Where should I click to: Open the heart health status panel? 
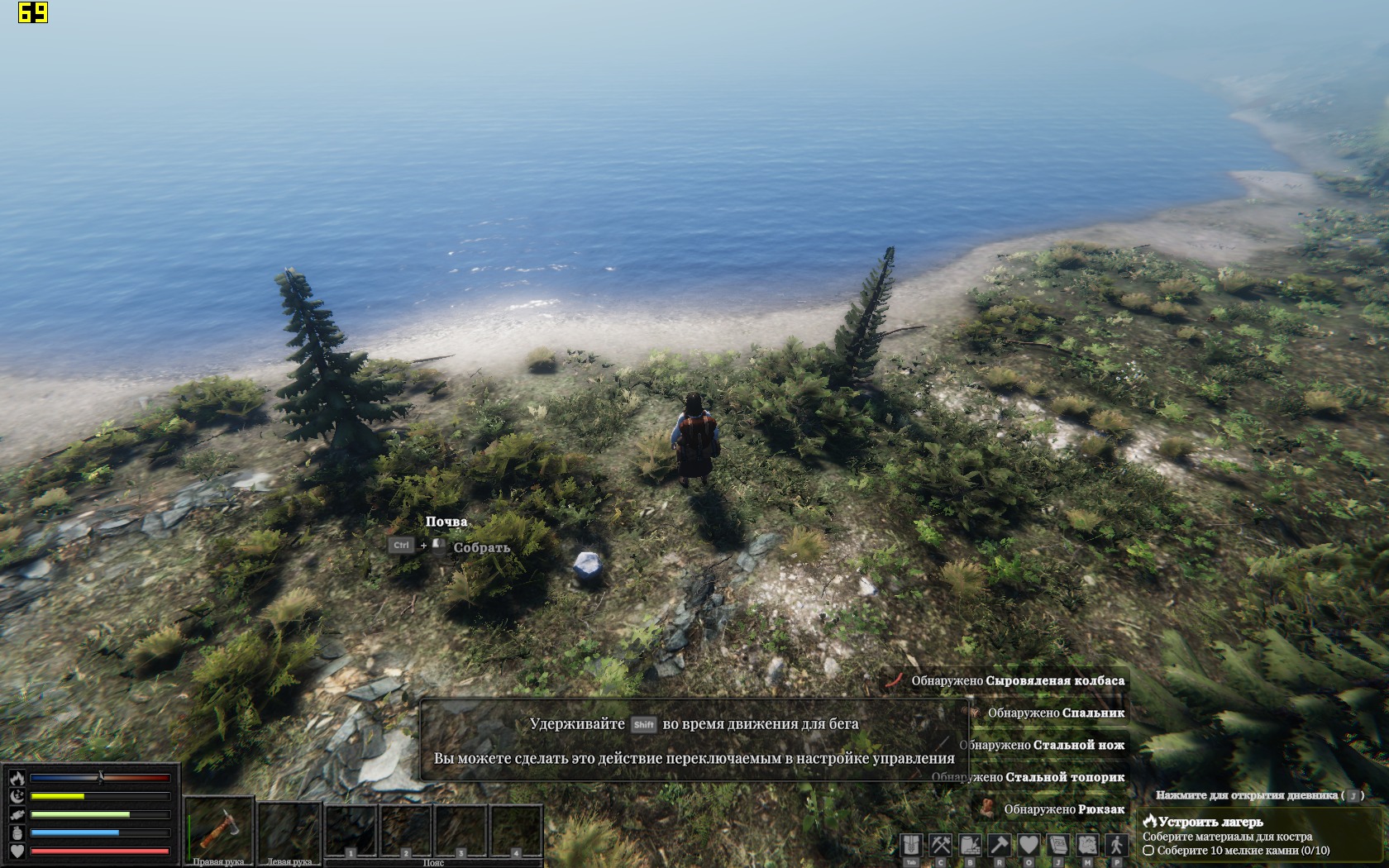(x=1029, y=845)
